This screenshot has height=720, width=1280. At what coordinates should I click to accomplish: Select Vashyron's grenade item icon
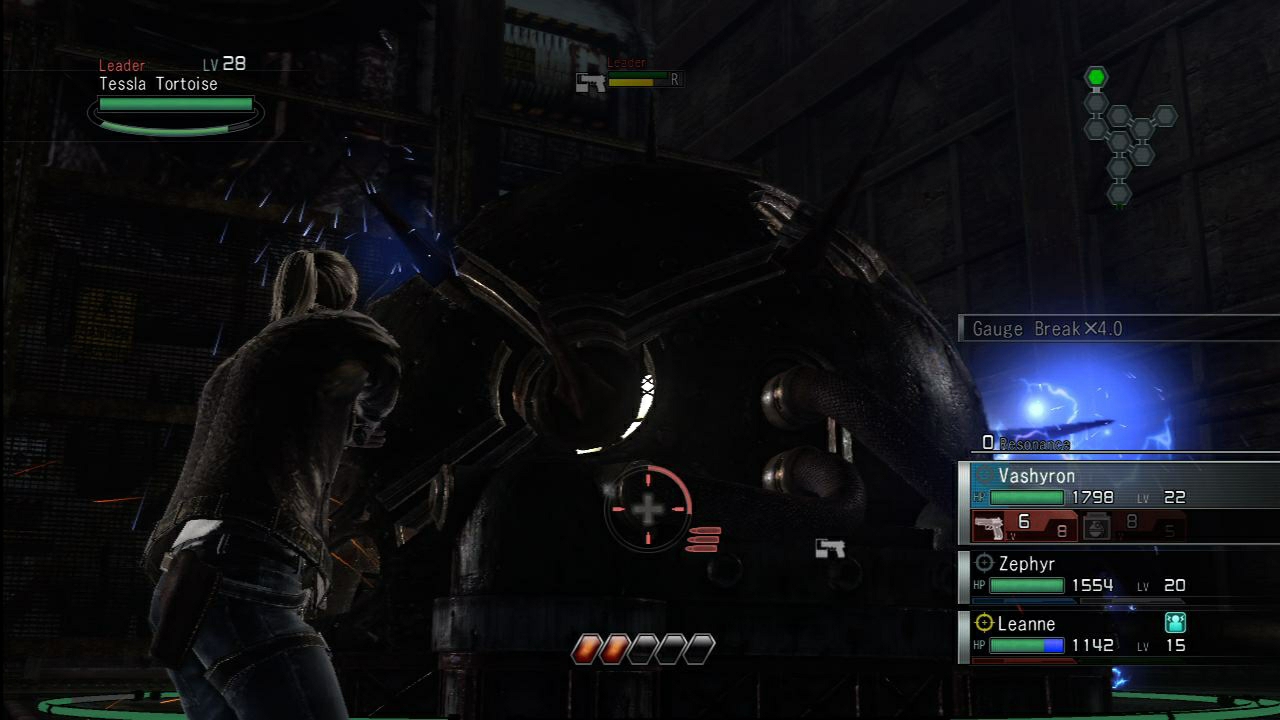tap(1098, 525)
